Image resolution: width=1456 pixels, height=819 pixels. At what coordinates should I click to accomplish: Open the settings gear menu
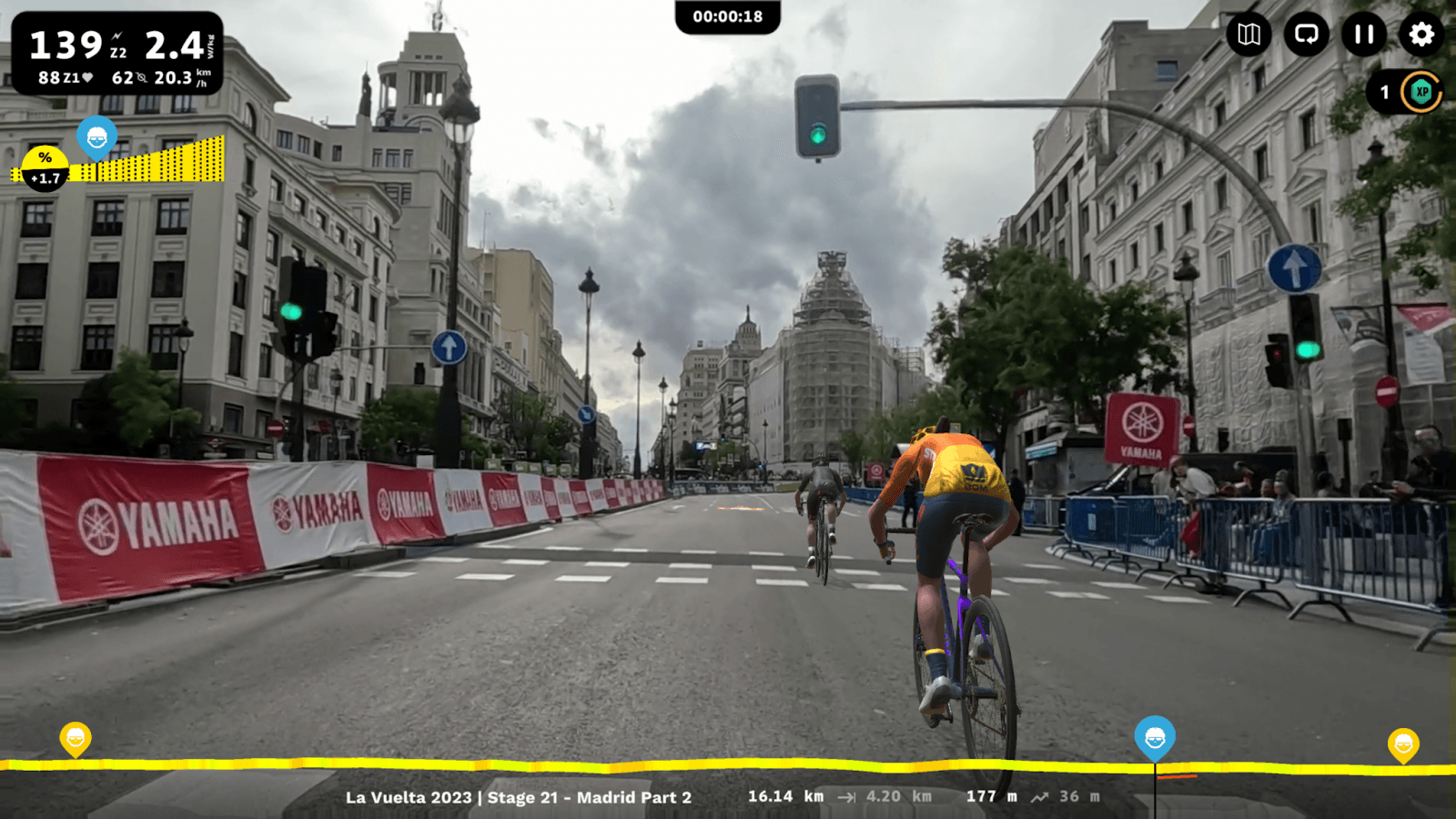(1421, 35)
